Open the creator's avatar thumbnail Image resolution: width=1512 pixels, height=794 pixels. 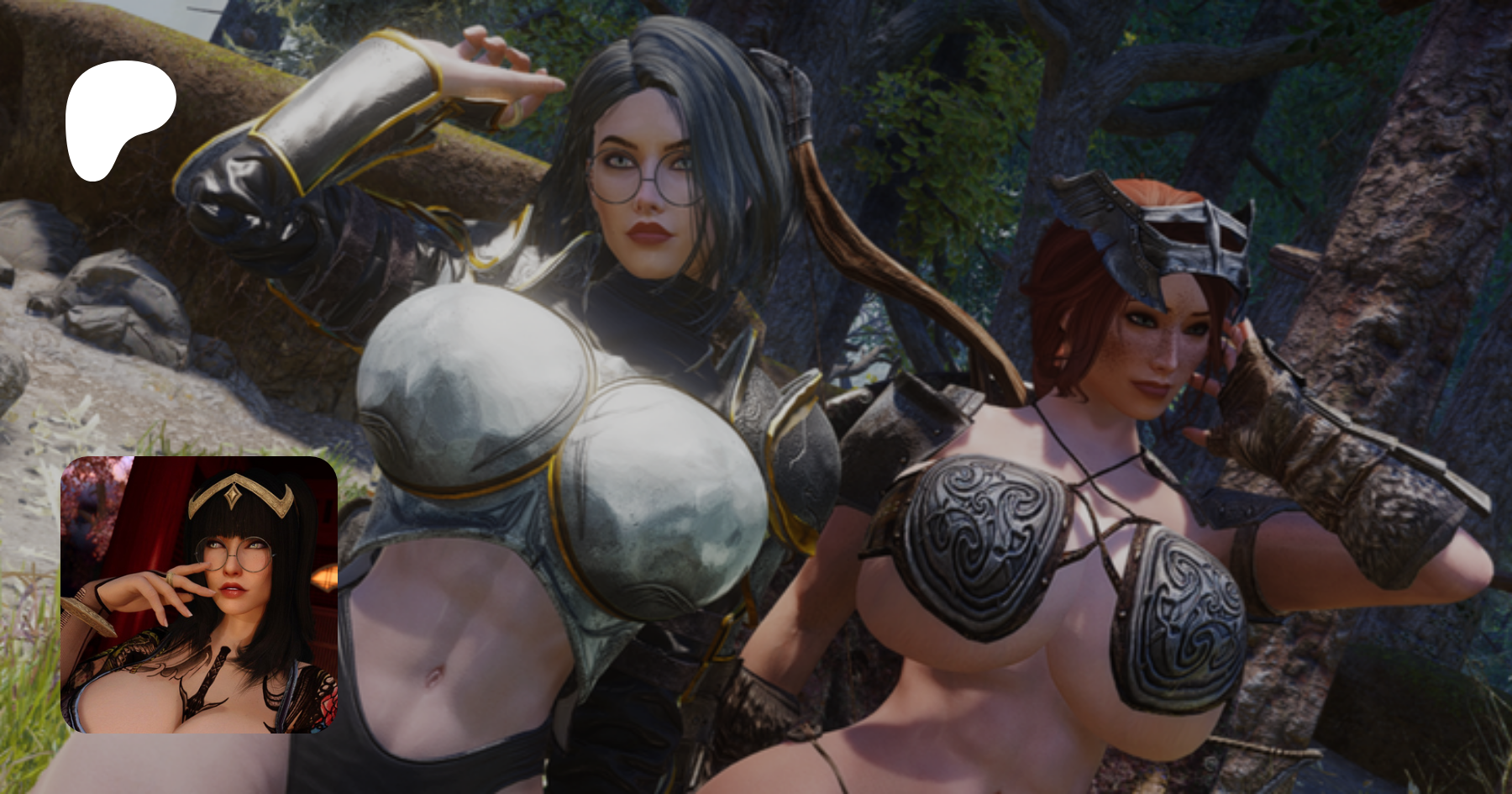click(x=198, y=595)
